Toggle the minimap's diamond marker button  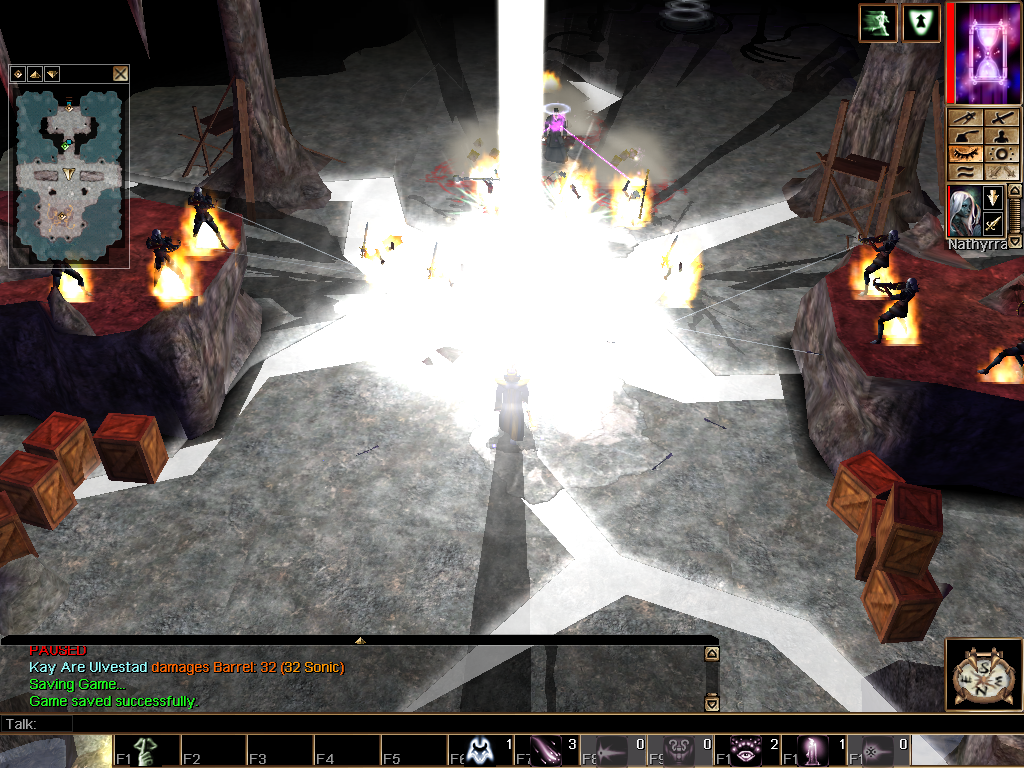coord(18,73)
